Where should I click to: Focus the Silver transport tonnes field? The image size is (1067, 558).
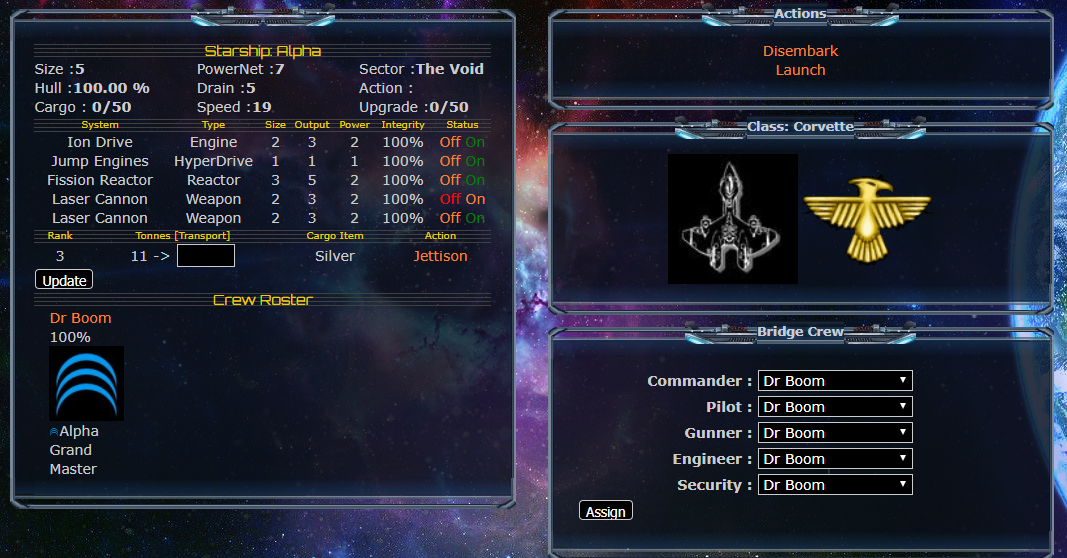(x=206, y=256)
